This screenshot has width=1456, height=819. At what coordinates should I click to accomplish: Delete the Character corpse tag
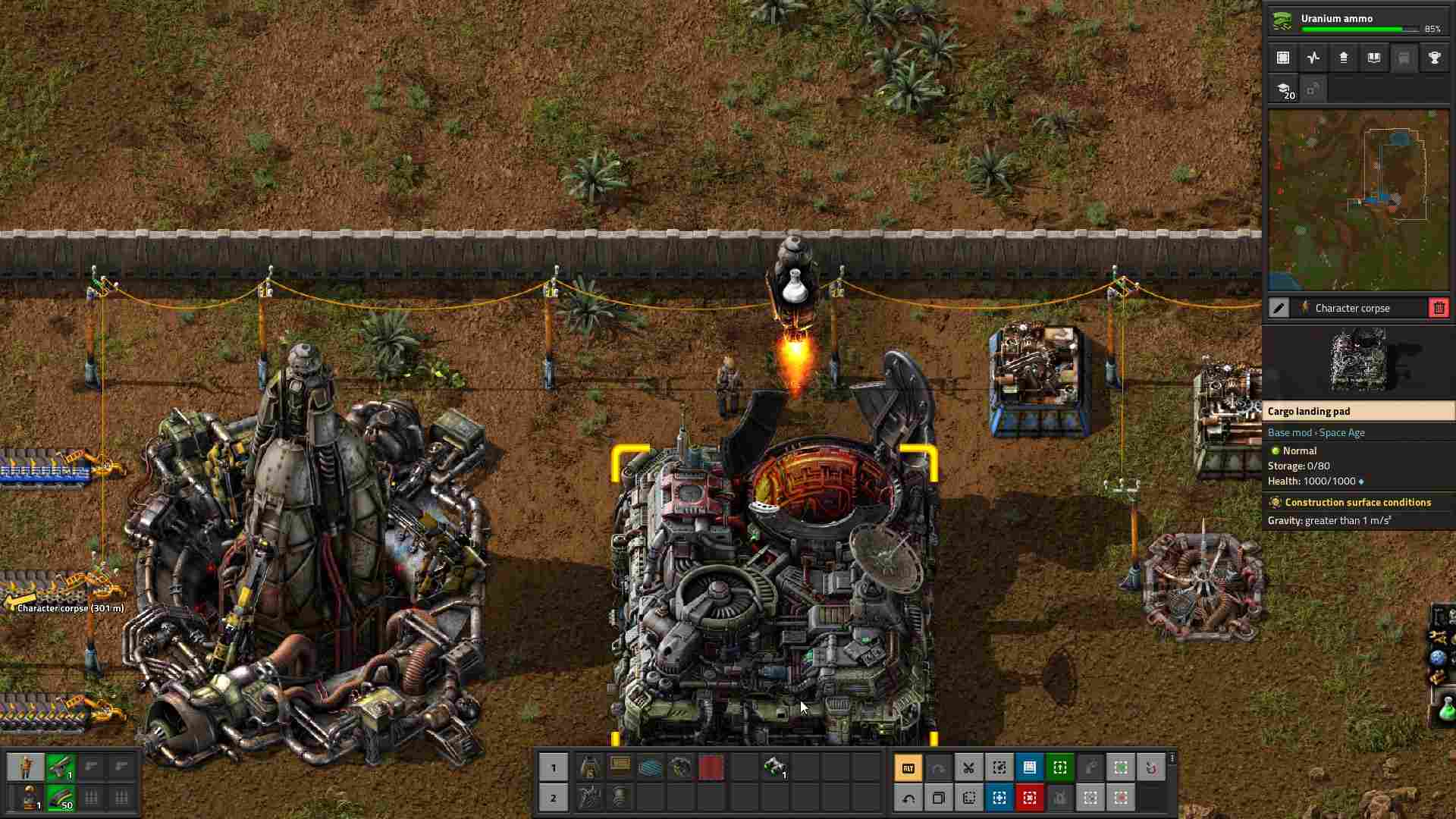1439,308
